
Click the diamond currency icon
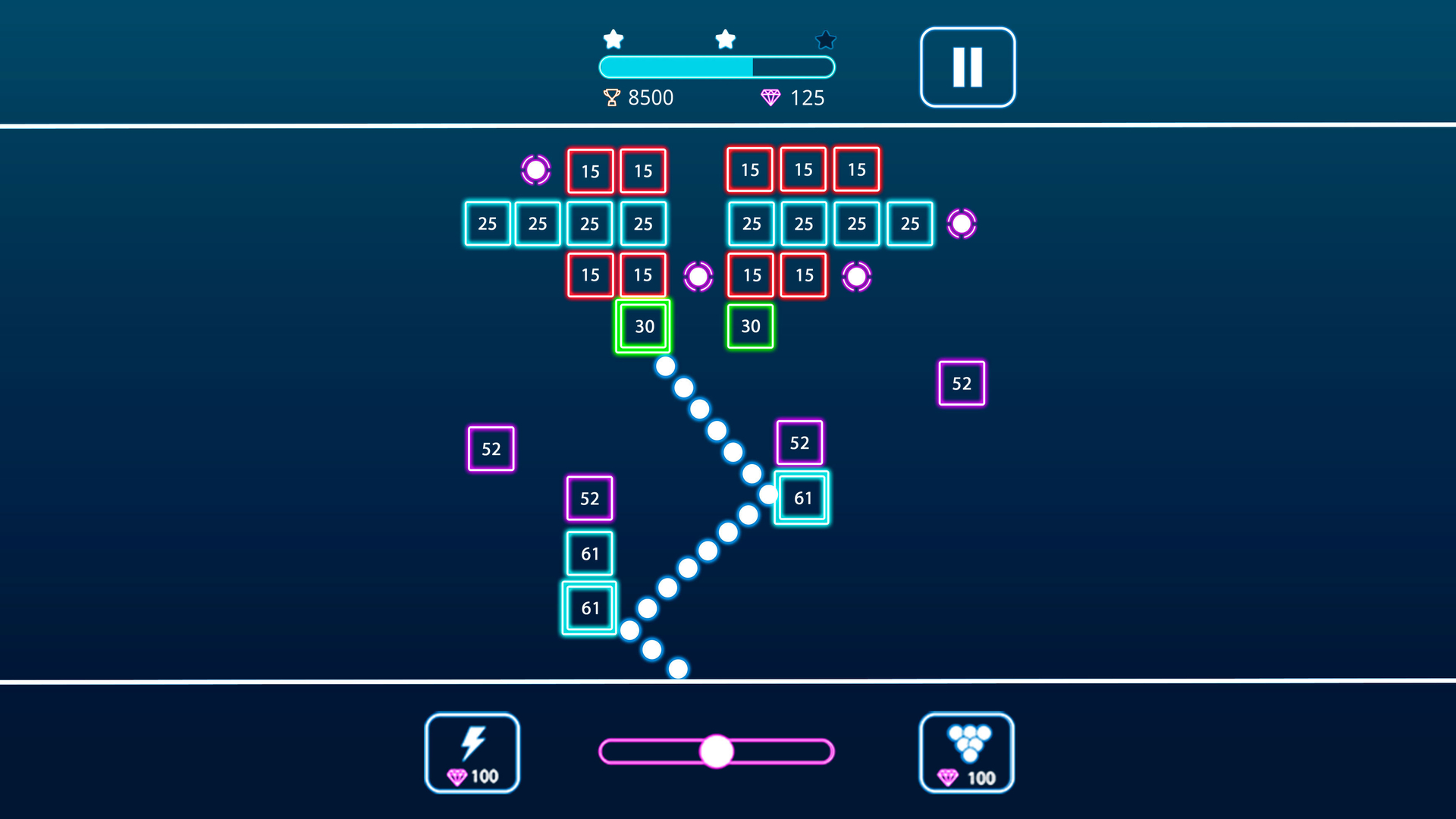[x=772, y=97]
